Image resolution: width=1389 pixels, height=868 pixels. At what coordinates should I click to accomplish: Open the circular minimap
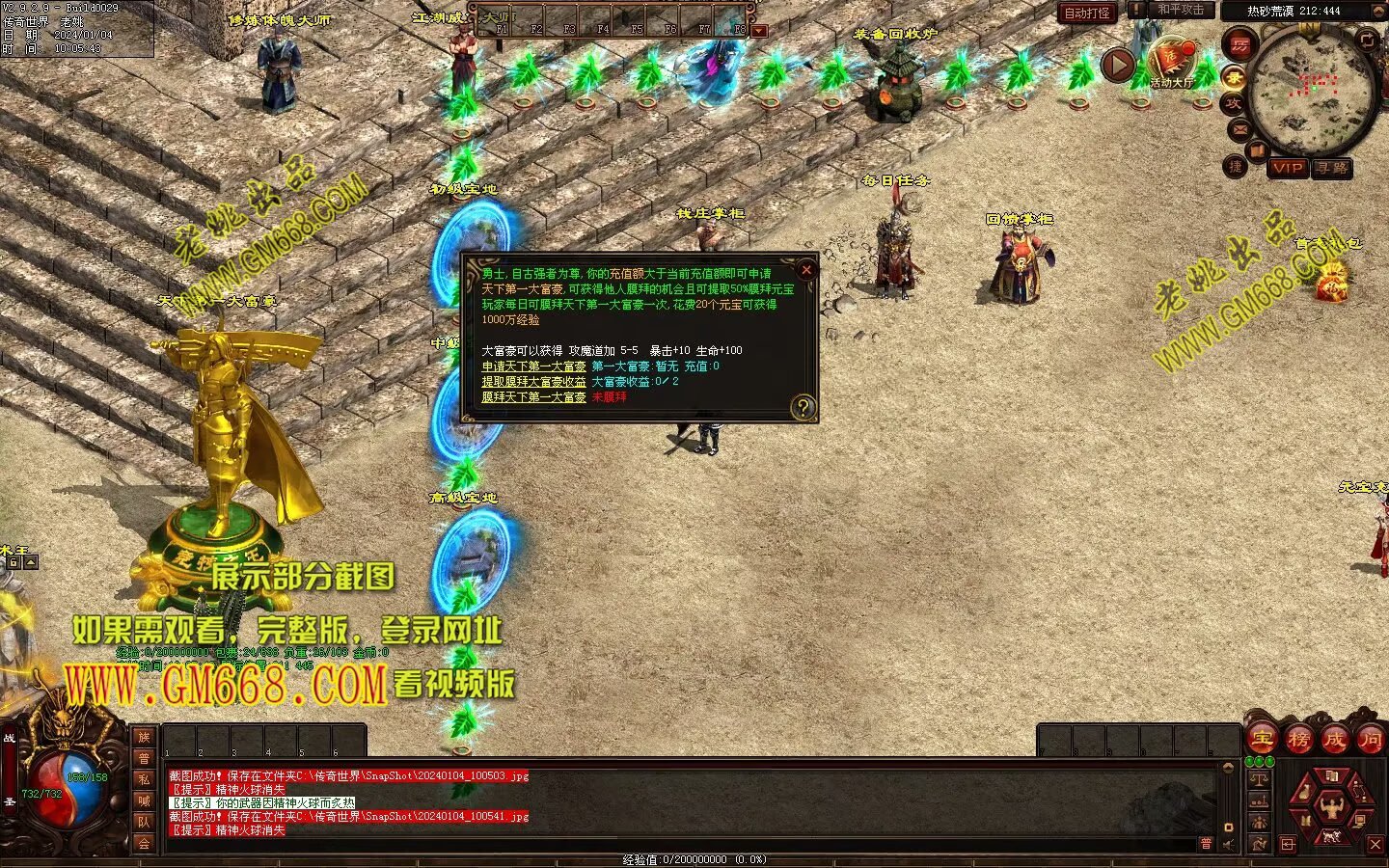point(1310,90)
